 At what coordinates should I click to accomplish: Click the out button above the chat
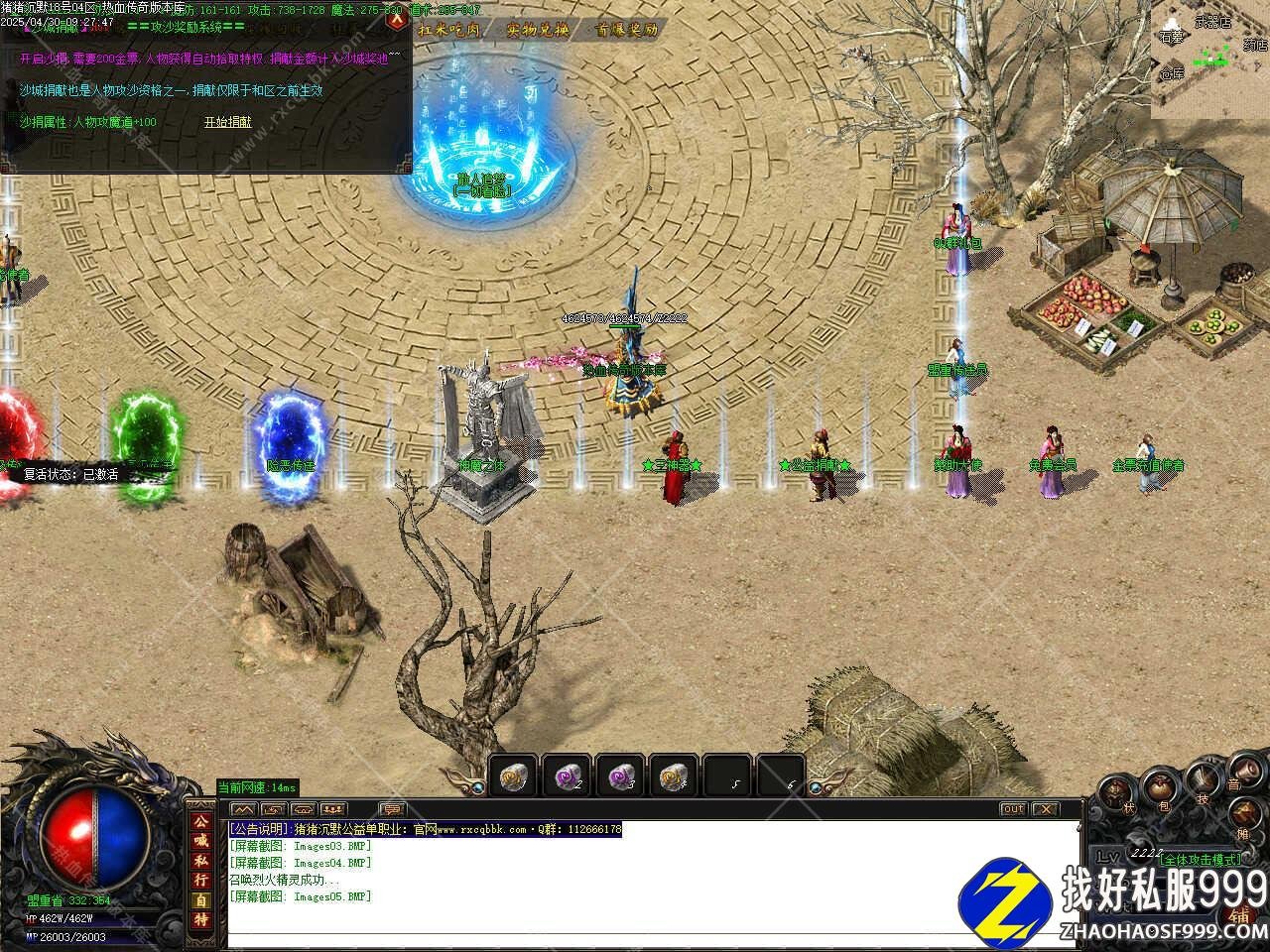1012,809
